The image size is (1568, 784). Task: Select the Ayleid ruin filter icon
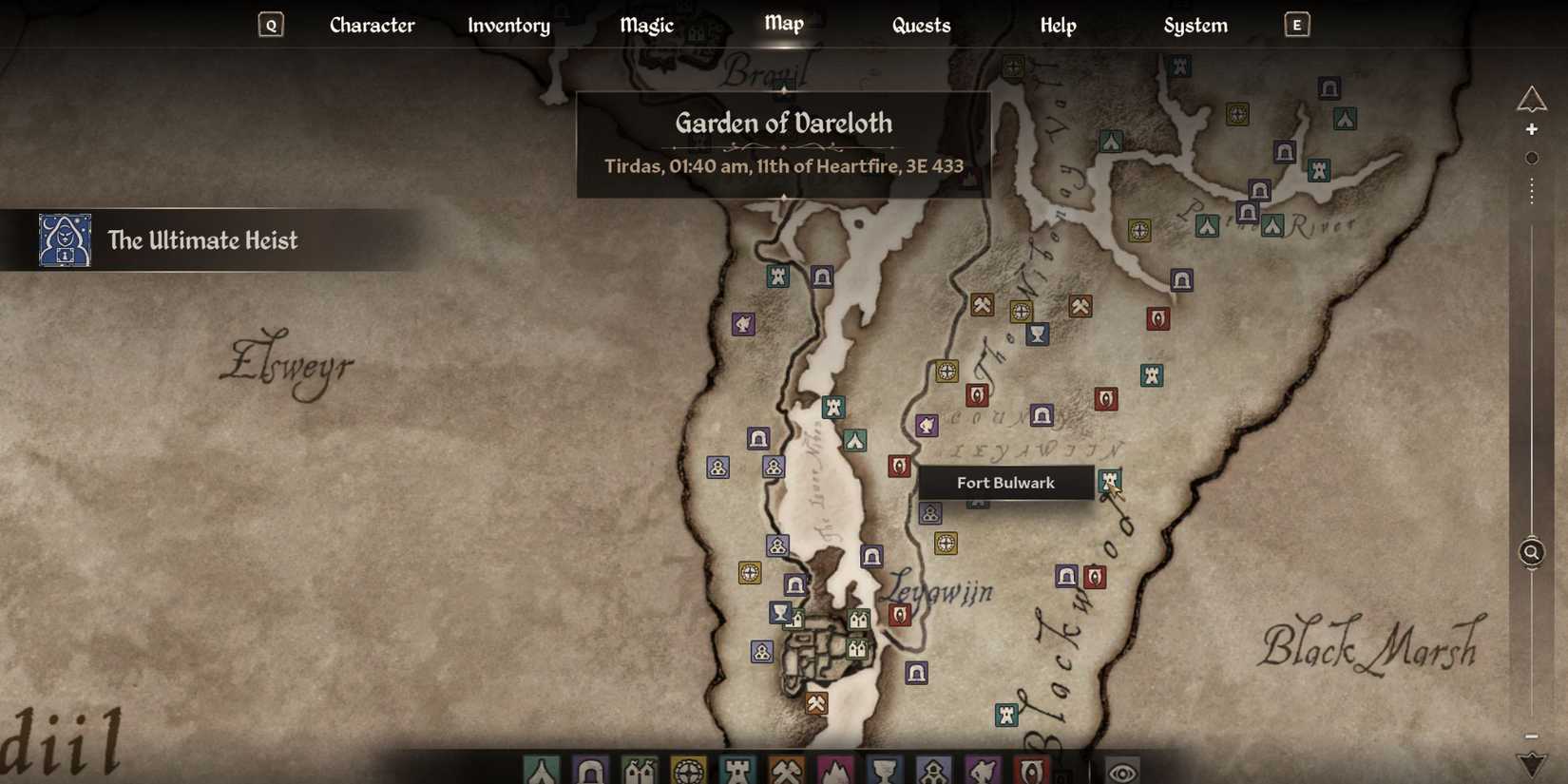pyautogui.click(x=687, y=770)
